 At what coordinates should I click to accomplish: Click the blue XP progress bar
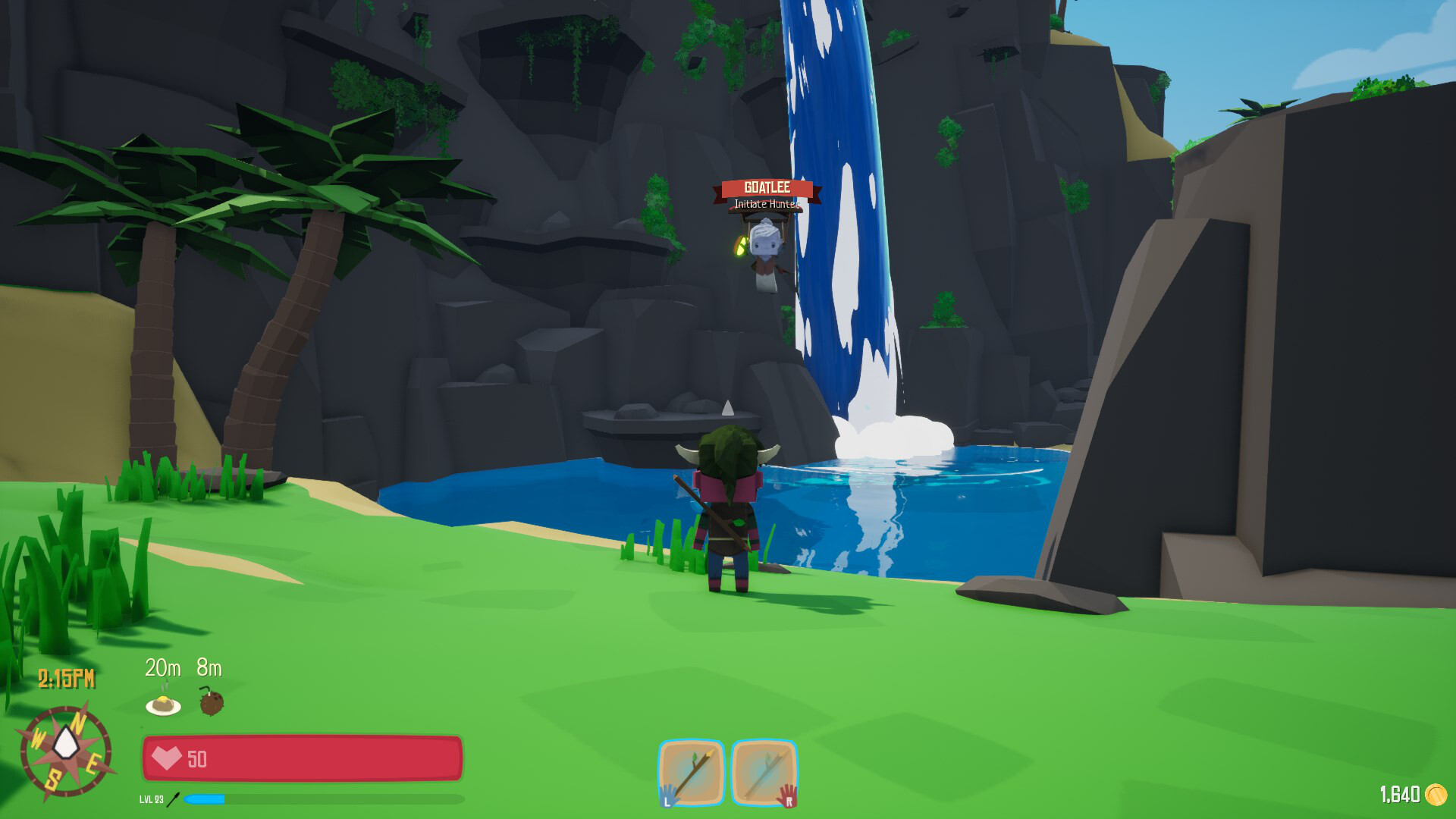[x=206, y=798]
